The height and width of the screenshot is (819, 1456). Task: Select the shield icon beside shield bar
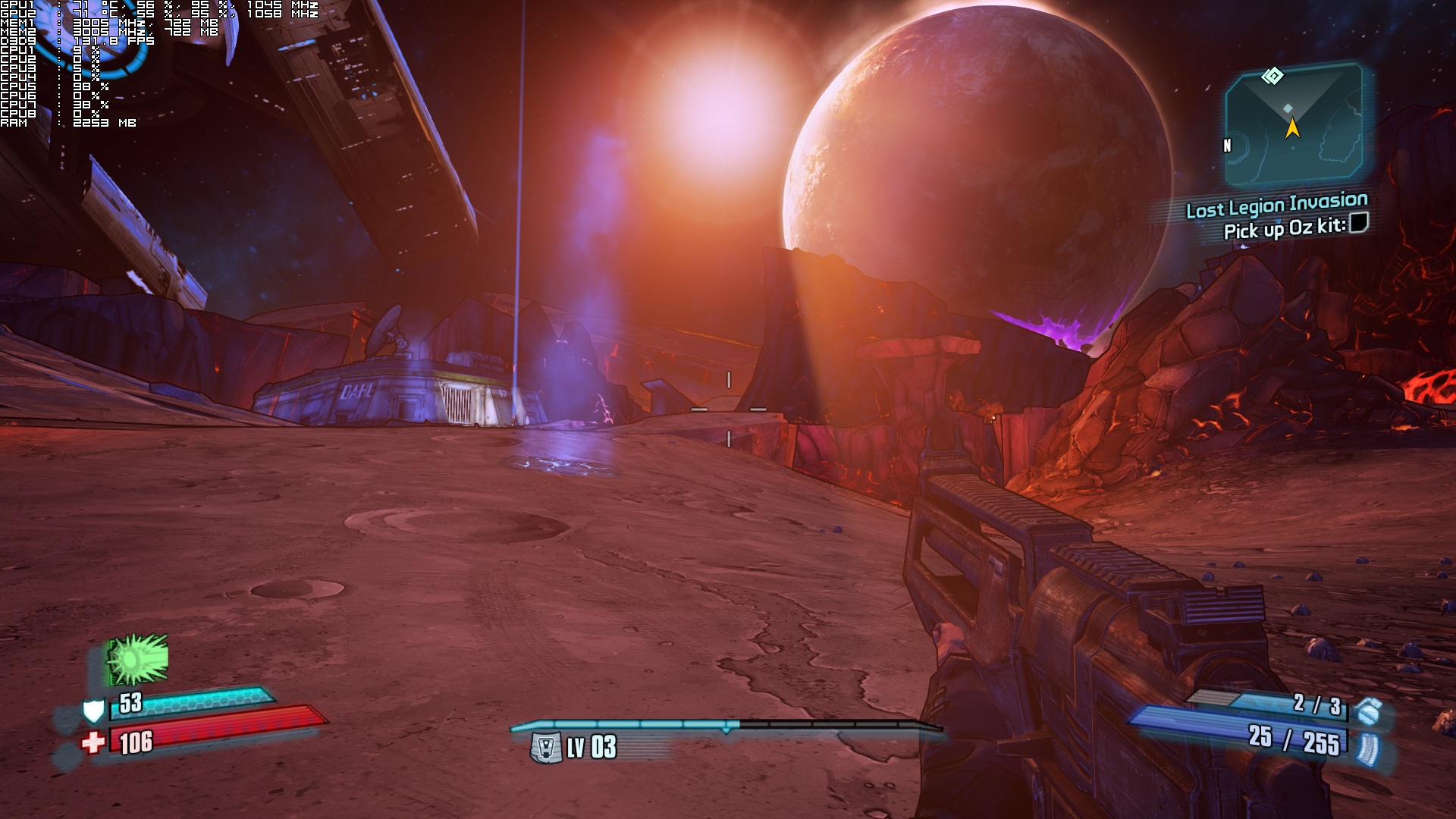click(93, 711)
